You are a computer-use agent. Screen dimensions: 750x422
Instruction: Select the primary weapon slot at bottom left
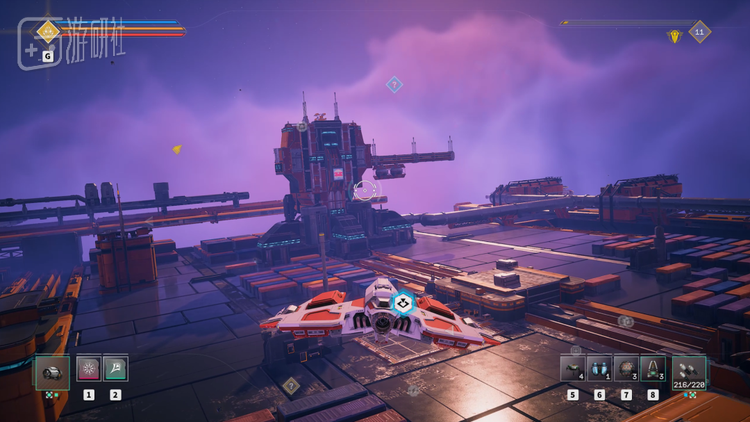pos(52,371)
